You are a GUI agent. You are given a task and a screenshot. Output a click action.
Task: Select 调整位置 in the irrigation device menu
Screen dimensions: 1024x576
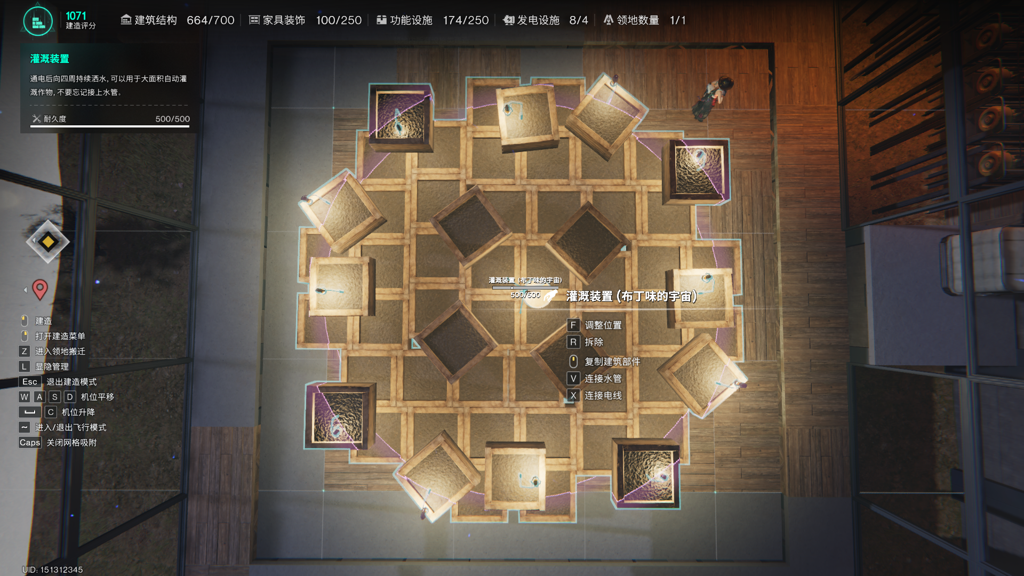click(602, 325)
